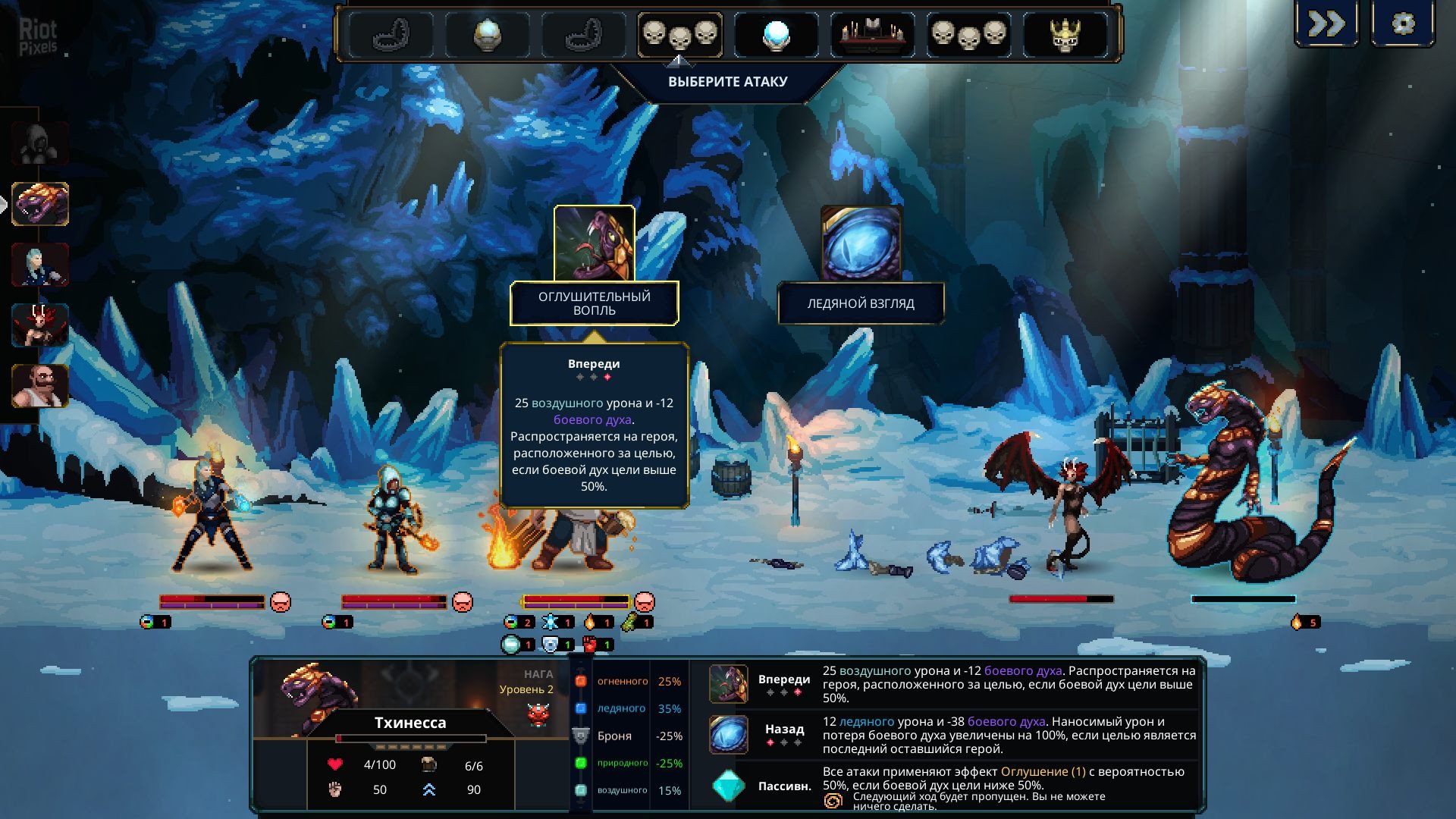
Task: Toggle the fast-forward speed button
Action: [x=1326, y=24]
